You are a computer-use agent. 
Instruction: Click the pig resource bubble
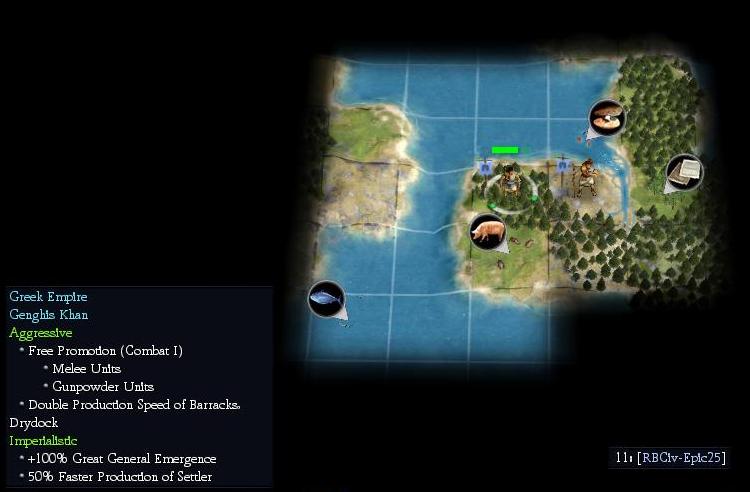(x=487, y=232)
